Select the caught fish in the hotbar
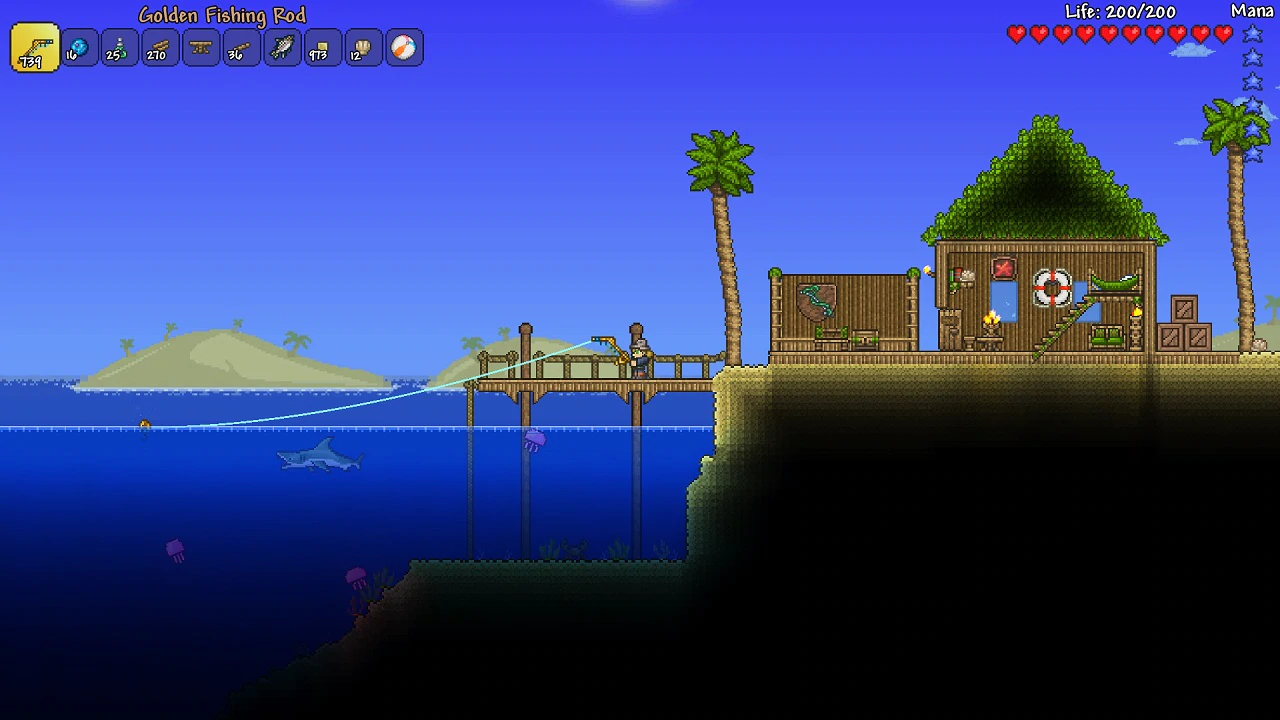 point(281,47)
